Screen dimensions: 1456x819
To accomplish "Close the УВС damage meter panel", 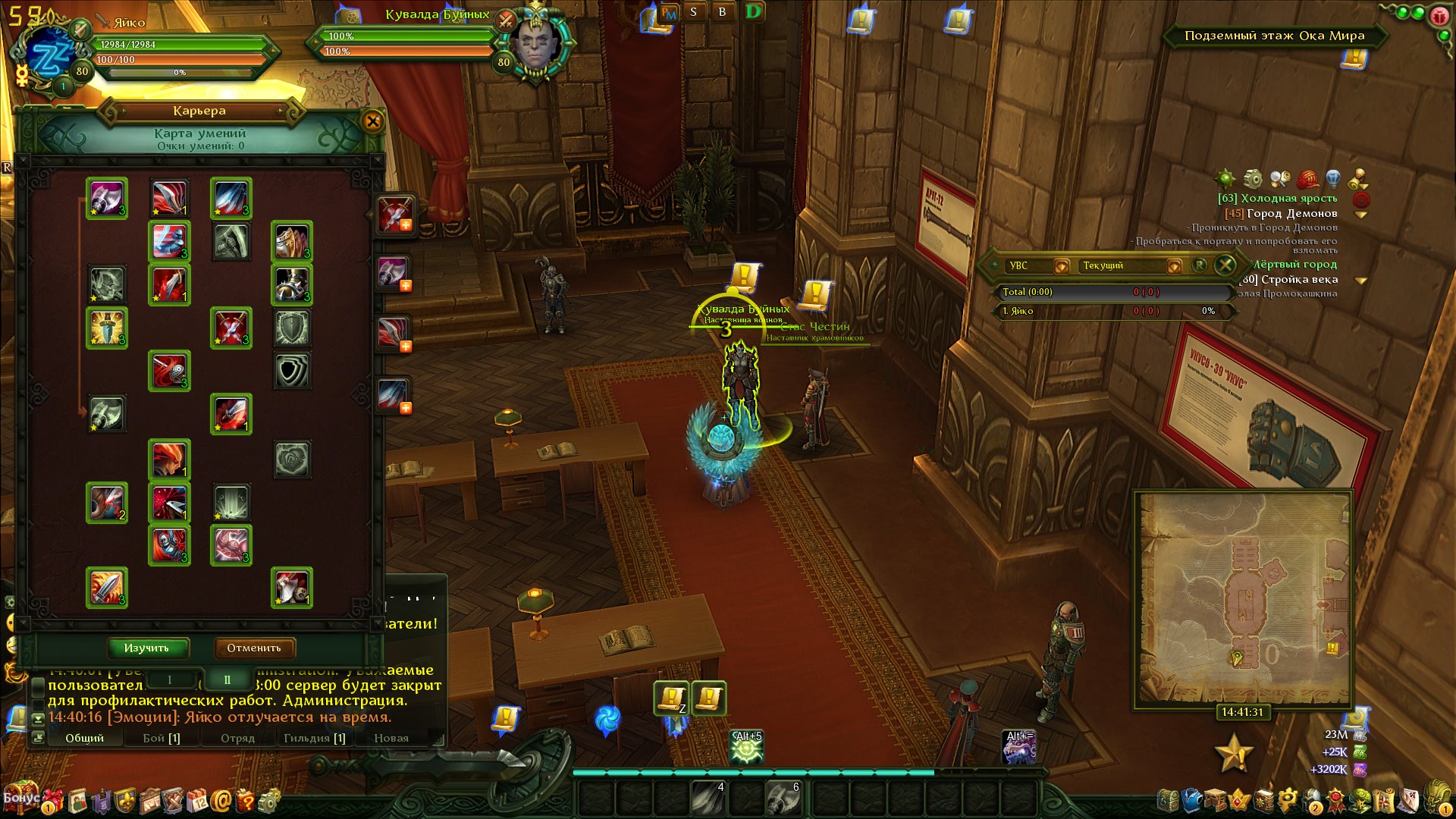I will [1225, 265].
